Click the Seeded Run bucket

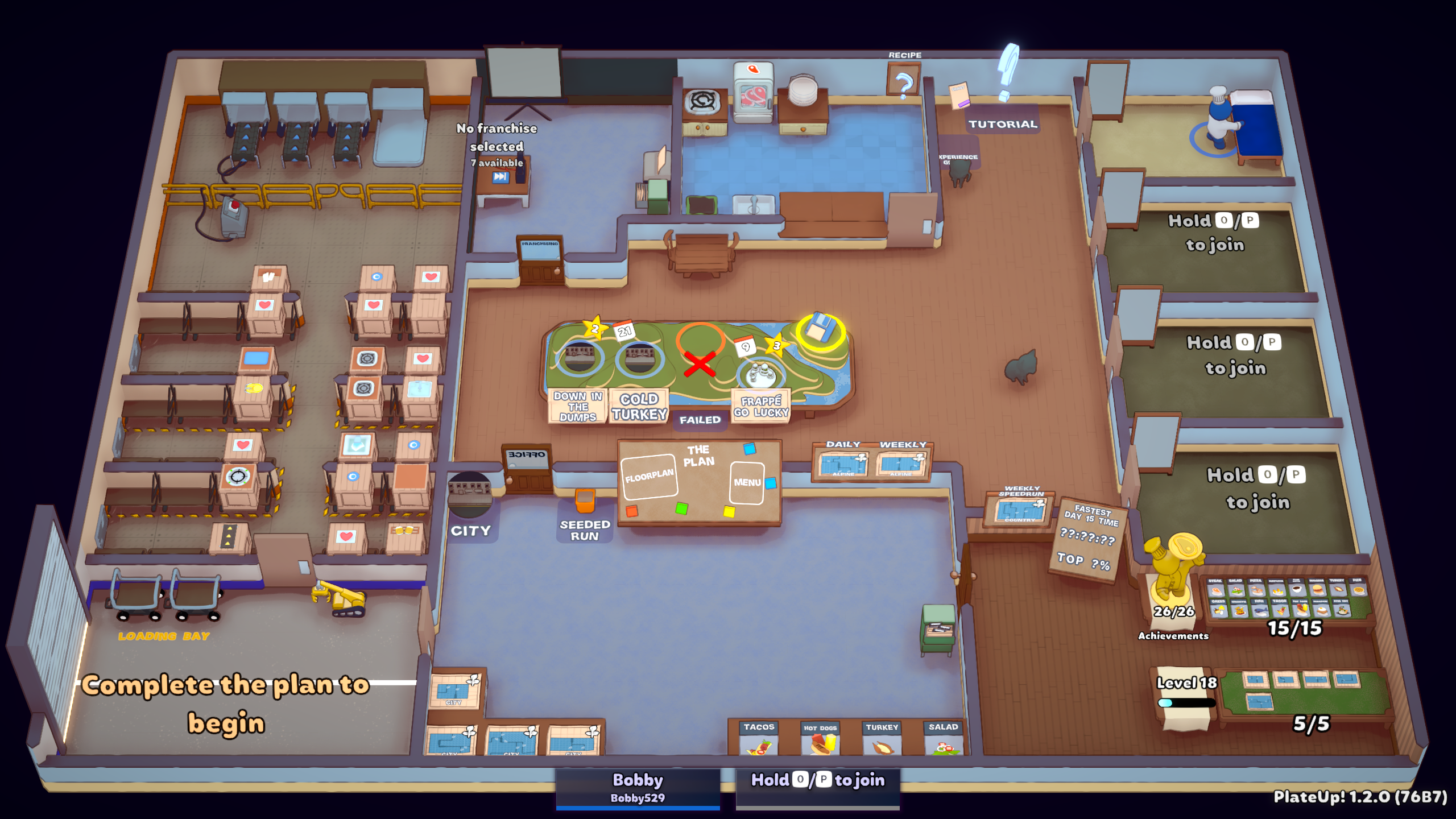585,499
